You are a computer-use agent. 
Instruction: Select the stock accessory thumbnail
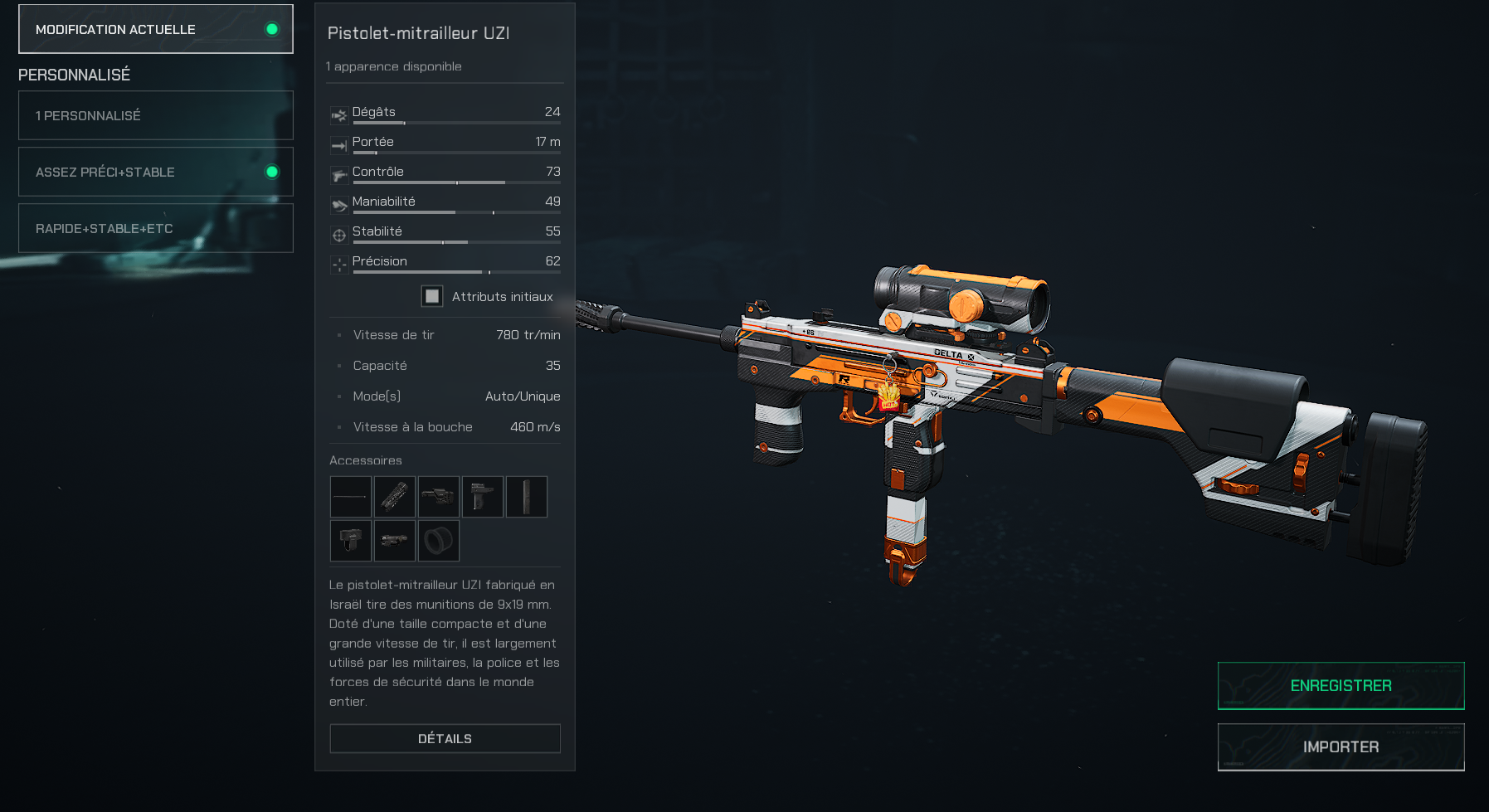pos(439,497)
